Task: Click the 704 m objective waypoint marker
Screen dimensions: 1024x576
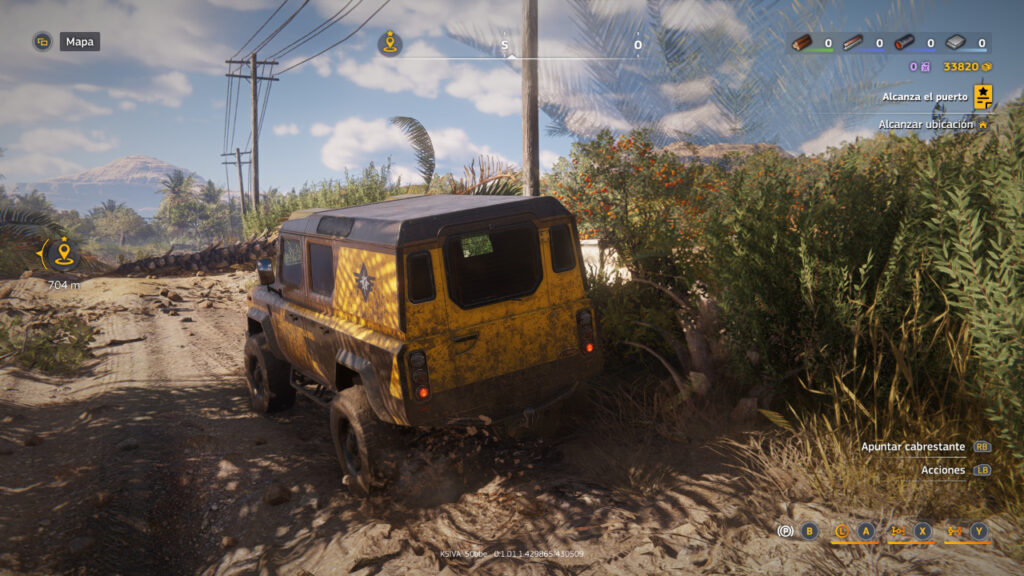Action: (64, 254)
